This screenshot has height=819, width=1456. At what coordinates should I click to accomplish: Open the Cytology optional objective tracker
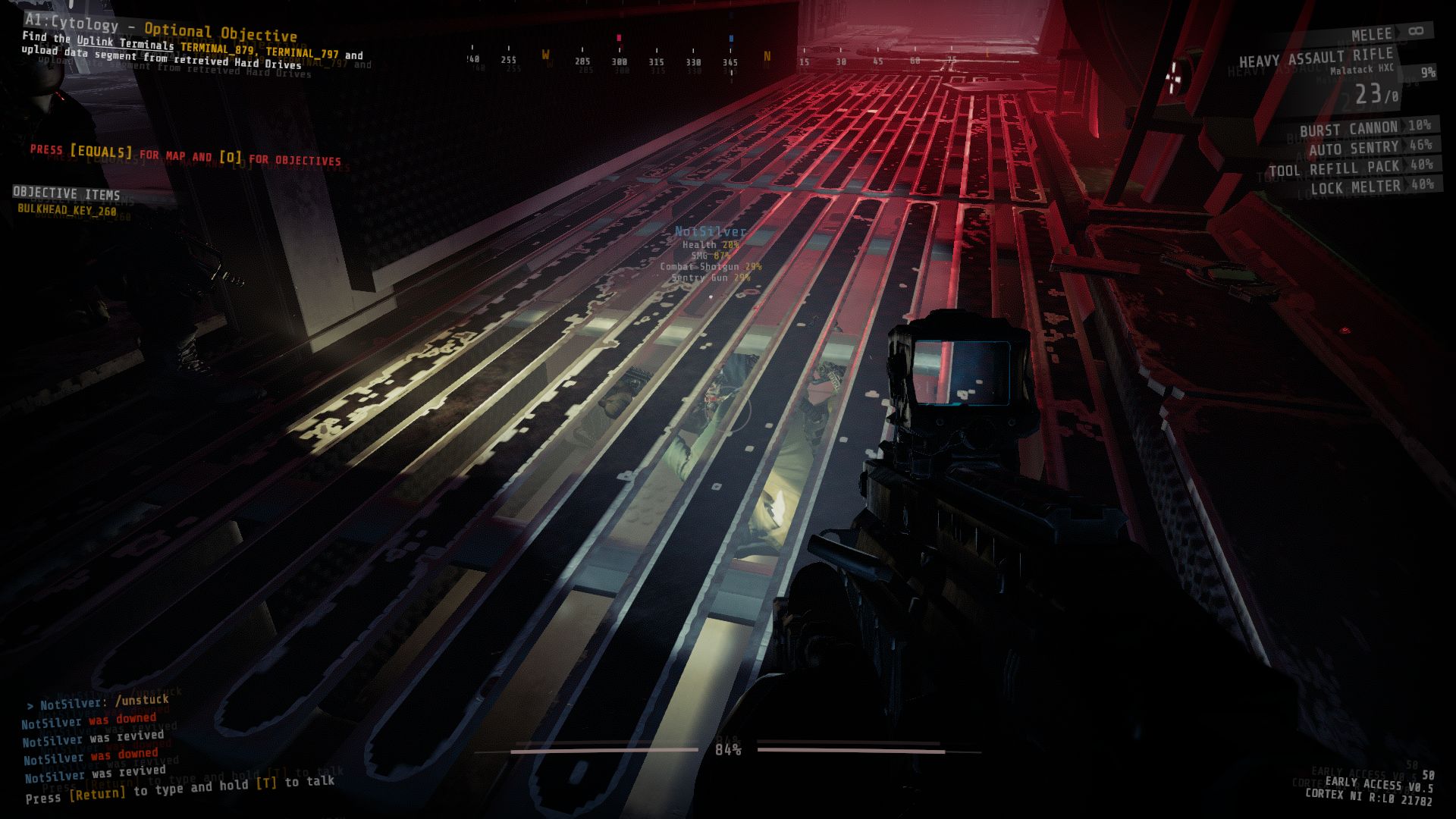click(161, 29)
